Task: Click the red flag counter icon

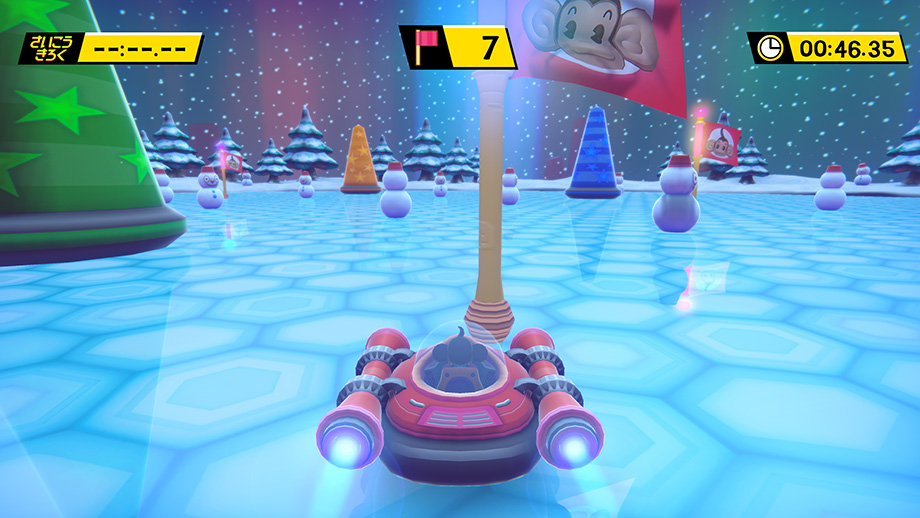Action: pyautogui.click(x=422, y=47)
